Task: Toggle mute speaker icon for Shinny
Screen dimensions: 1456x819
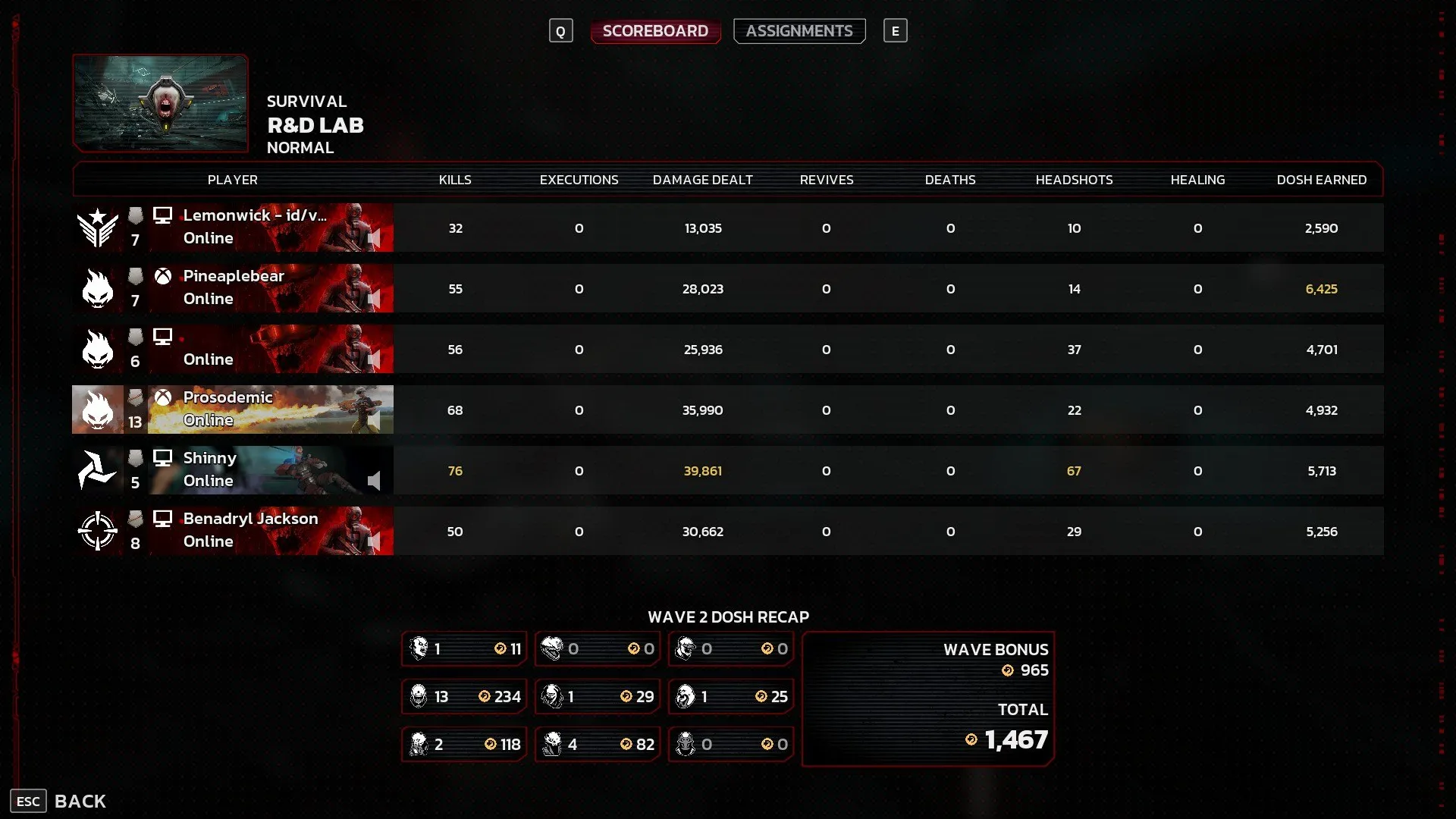Action: (374, 481)
